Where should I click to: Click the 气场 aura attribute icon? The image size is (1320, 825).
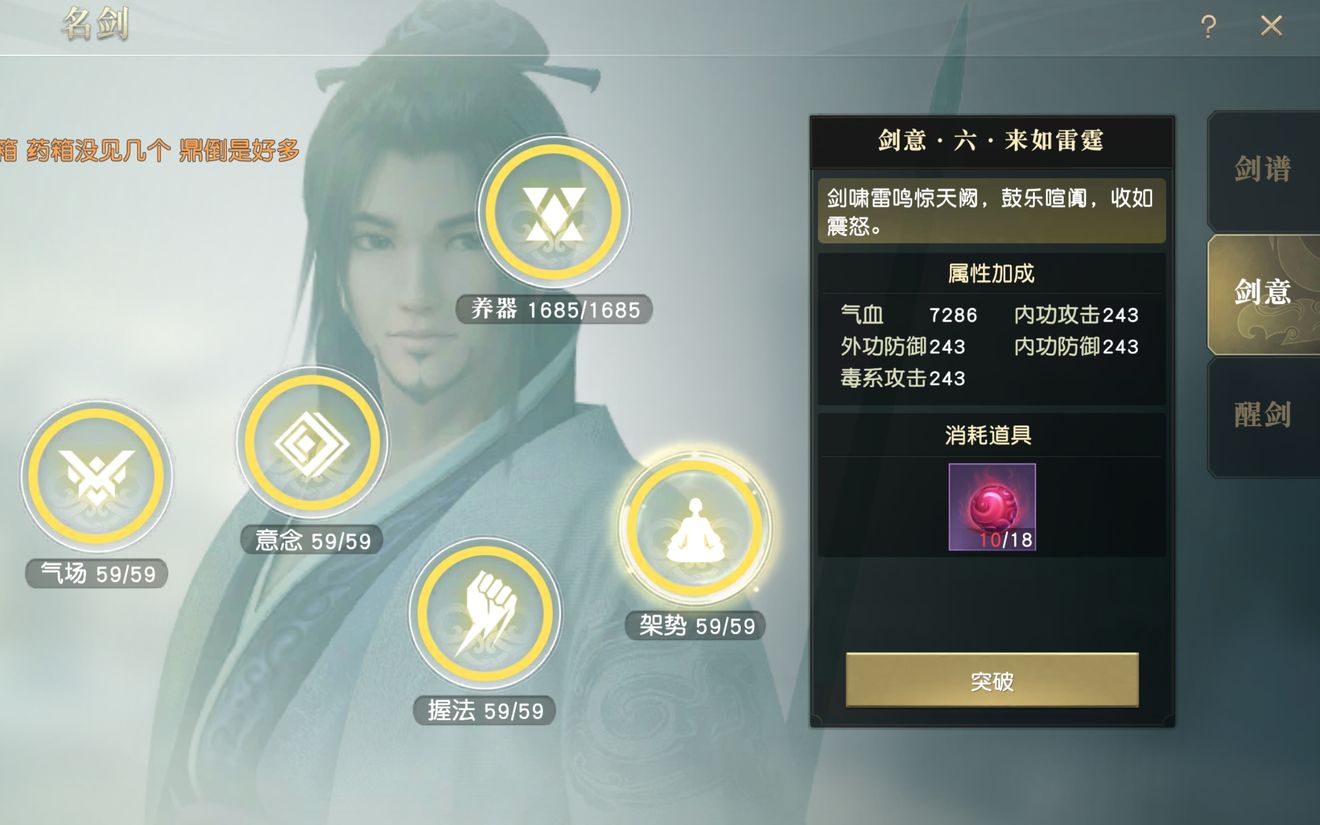[x=96, y=477]
